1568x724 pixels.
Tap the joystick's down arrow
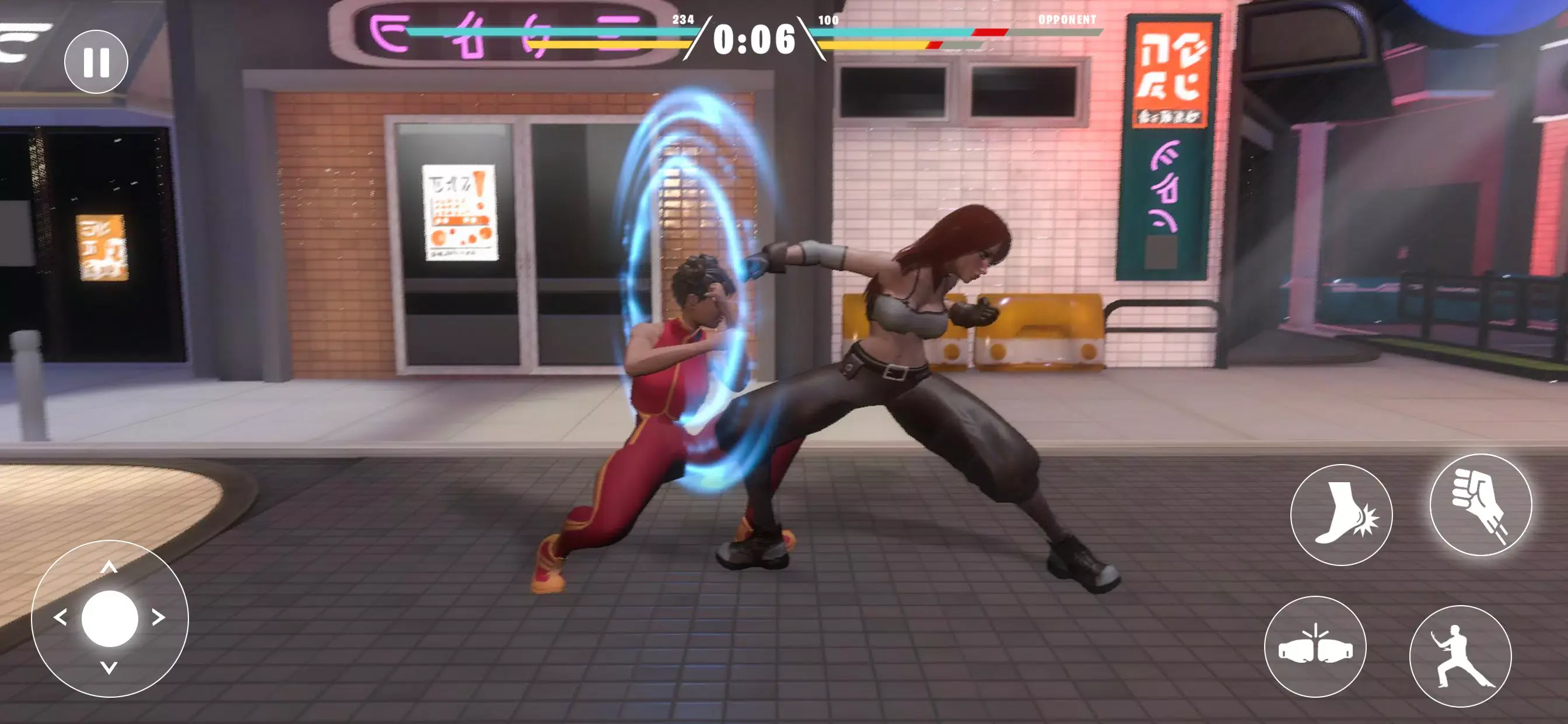point(109,668)
